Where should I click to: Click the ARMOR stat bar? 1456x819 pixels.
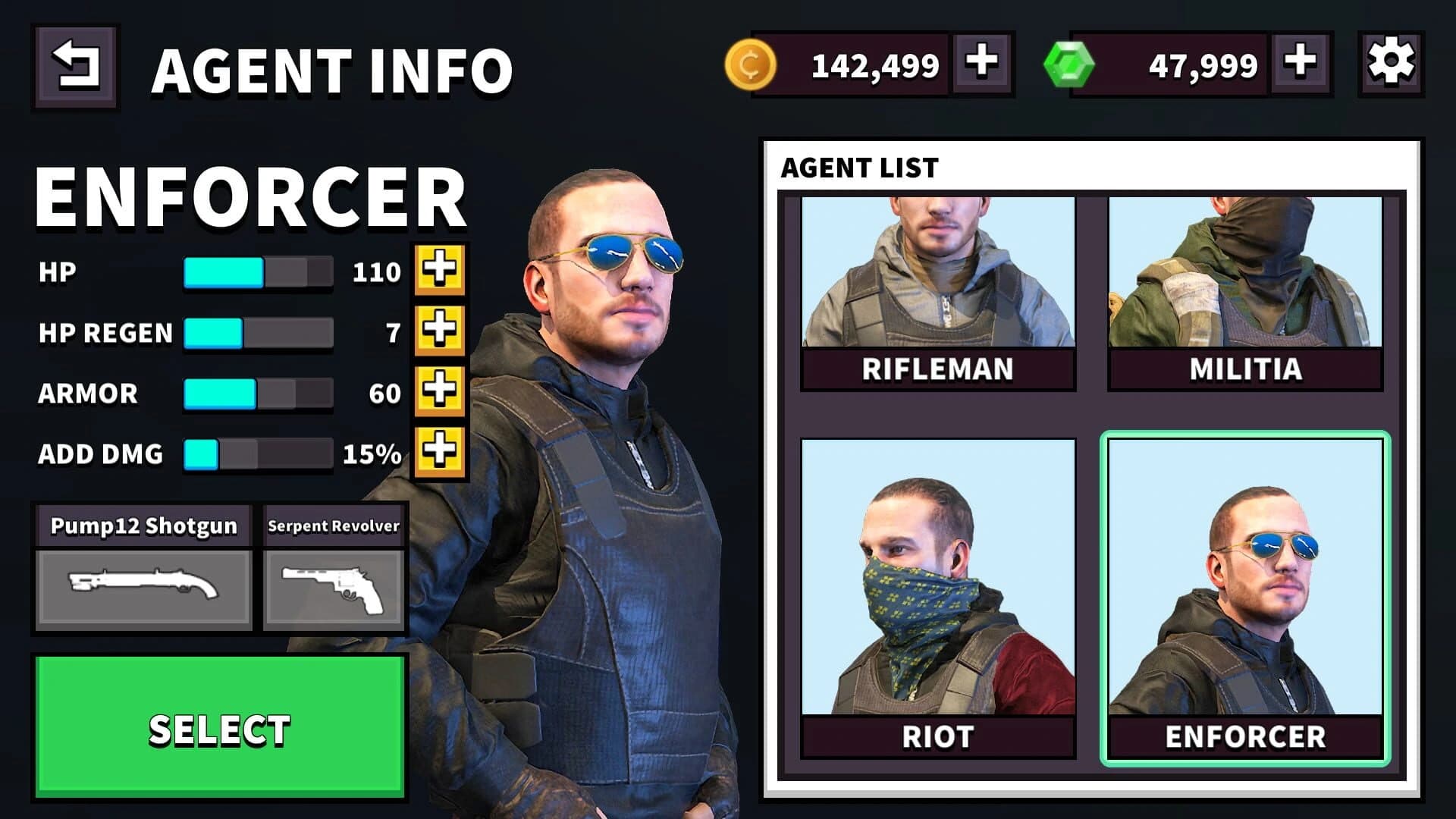click(x=258, y=393)
